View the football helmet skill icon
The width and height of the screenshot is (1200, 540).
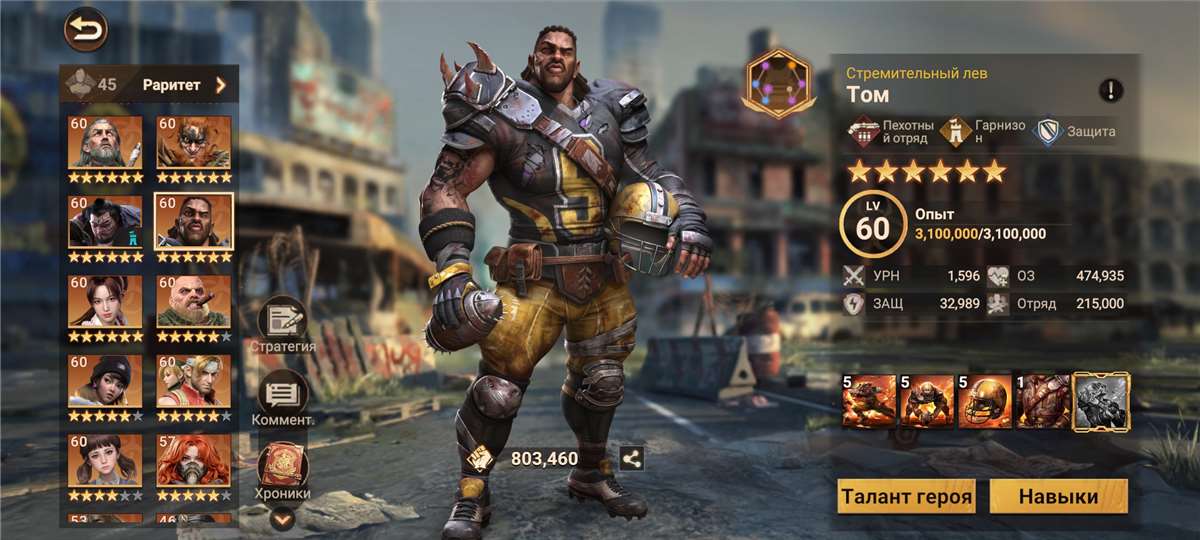[x=984, y=401]
